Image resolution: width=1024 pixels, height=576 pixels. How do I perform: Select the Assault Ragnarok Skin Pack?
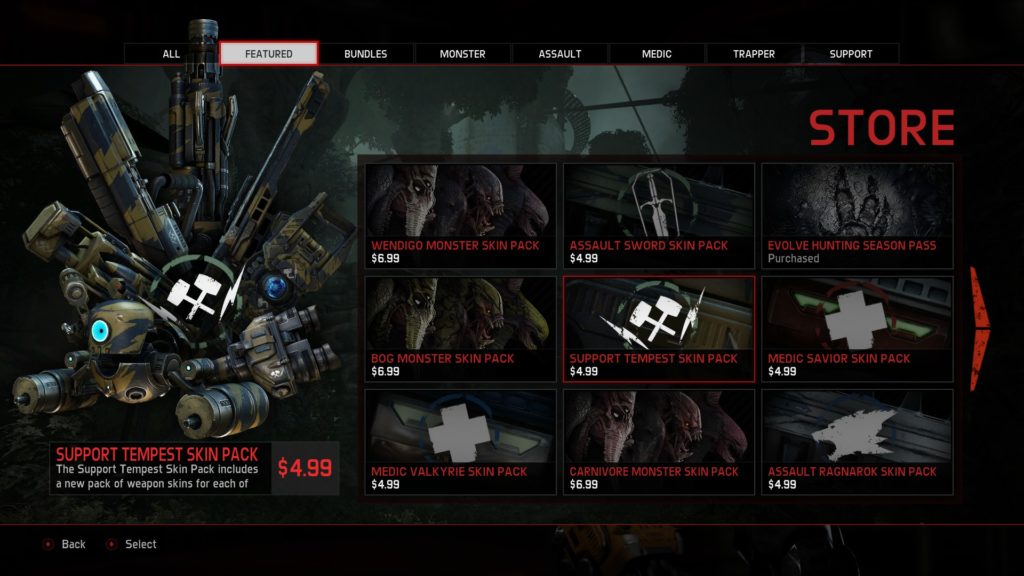[857, 442]
